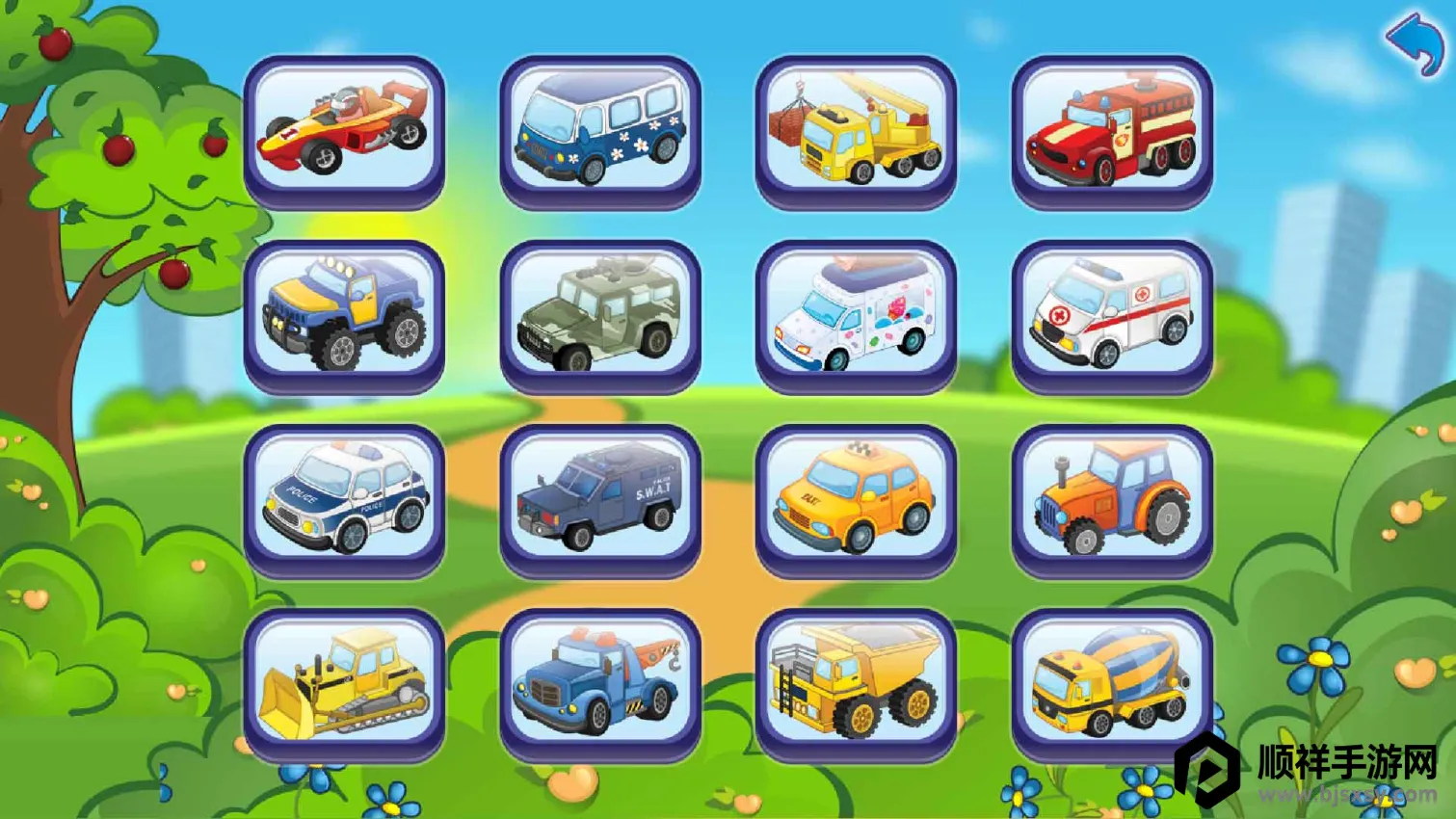This screenshot has width=1456, height=819.
Task: Choose the dark blue S.W.A.T. truck tile
Action: 599,498
